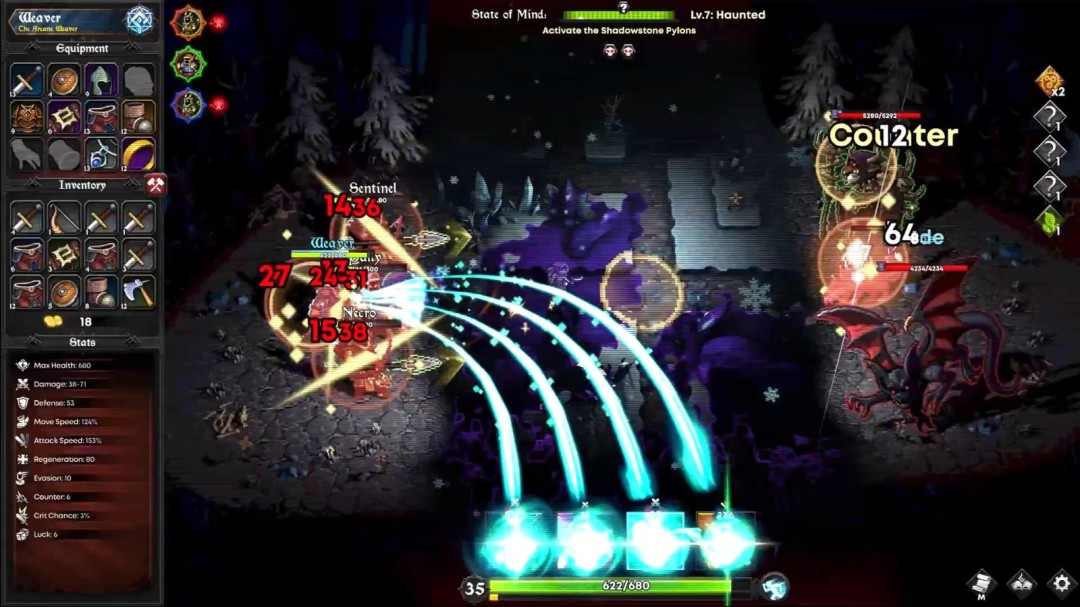
Task: Select the orange-framed party member portrait
Action: pos(188,22)
